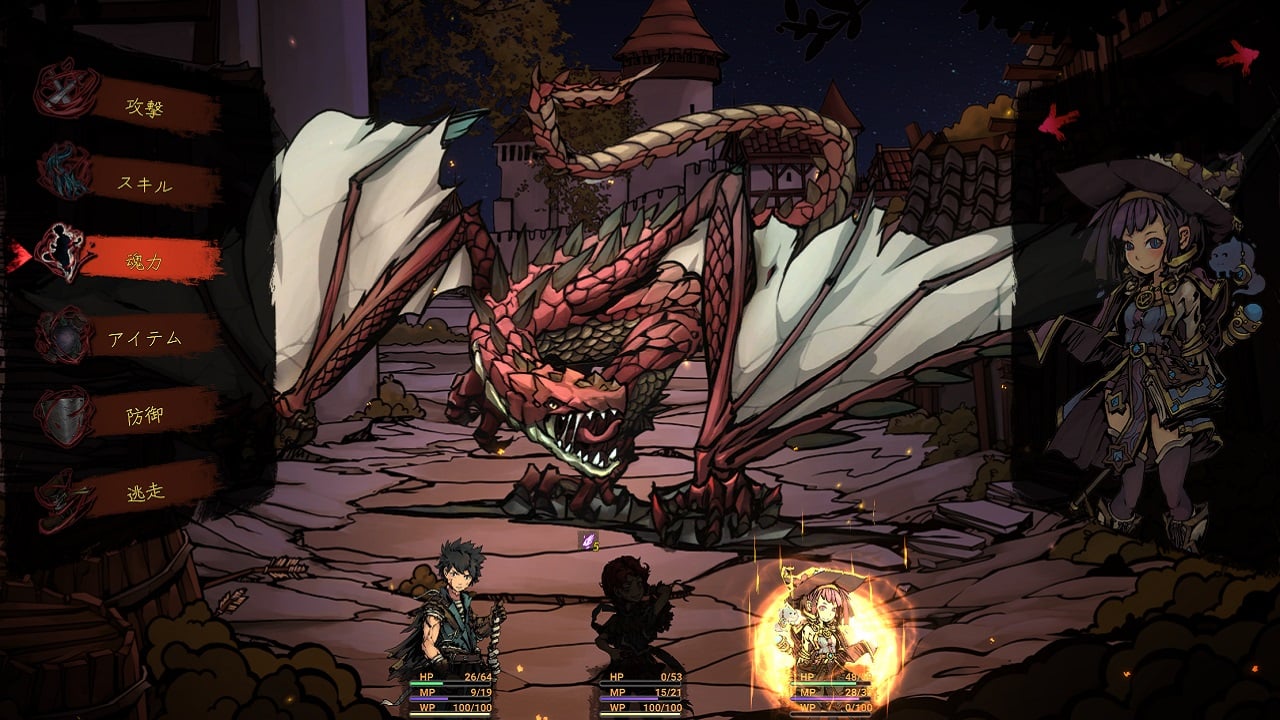Choose the 魂力 soul power command
Screen dimensions: 1280x720
point(145,260)
